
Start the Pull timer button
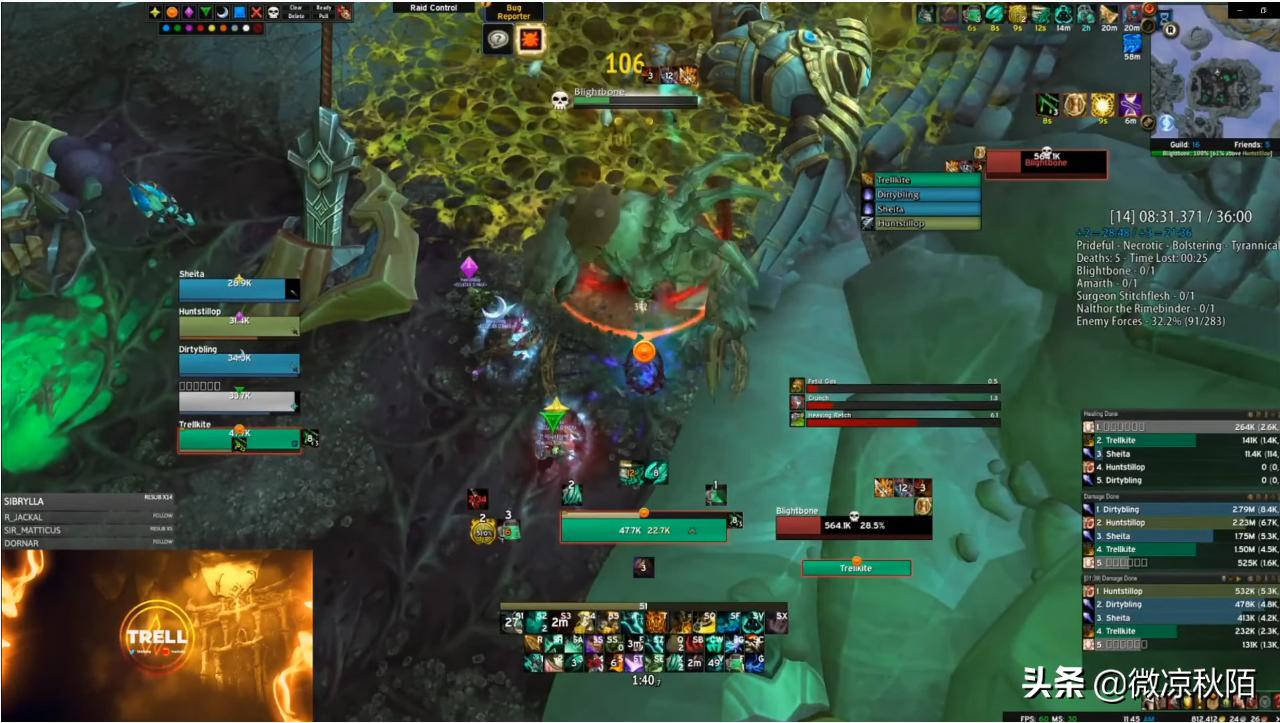click(324, 16)
